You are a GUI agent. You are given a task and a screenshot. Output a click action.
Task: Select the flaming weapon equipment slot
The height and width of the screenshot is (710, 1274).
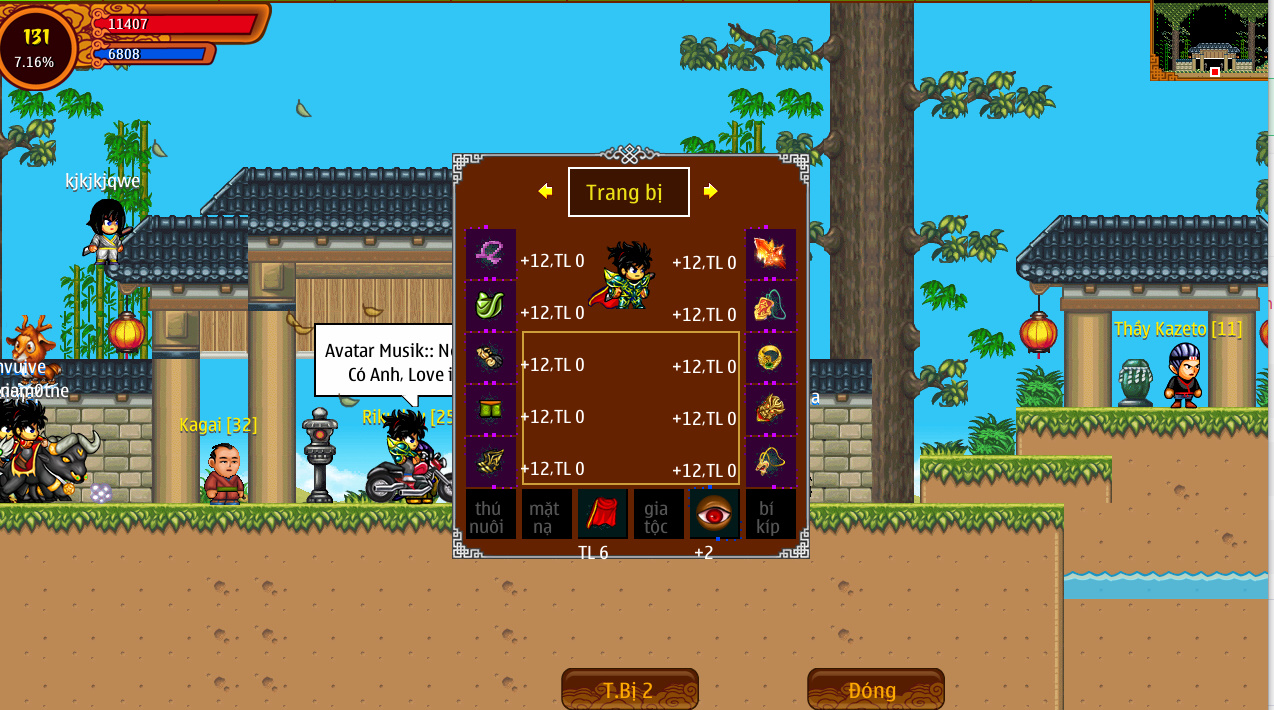pyautogui.click(x=770, y=254)
